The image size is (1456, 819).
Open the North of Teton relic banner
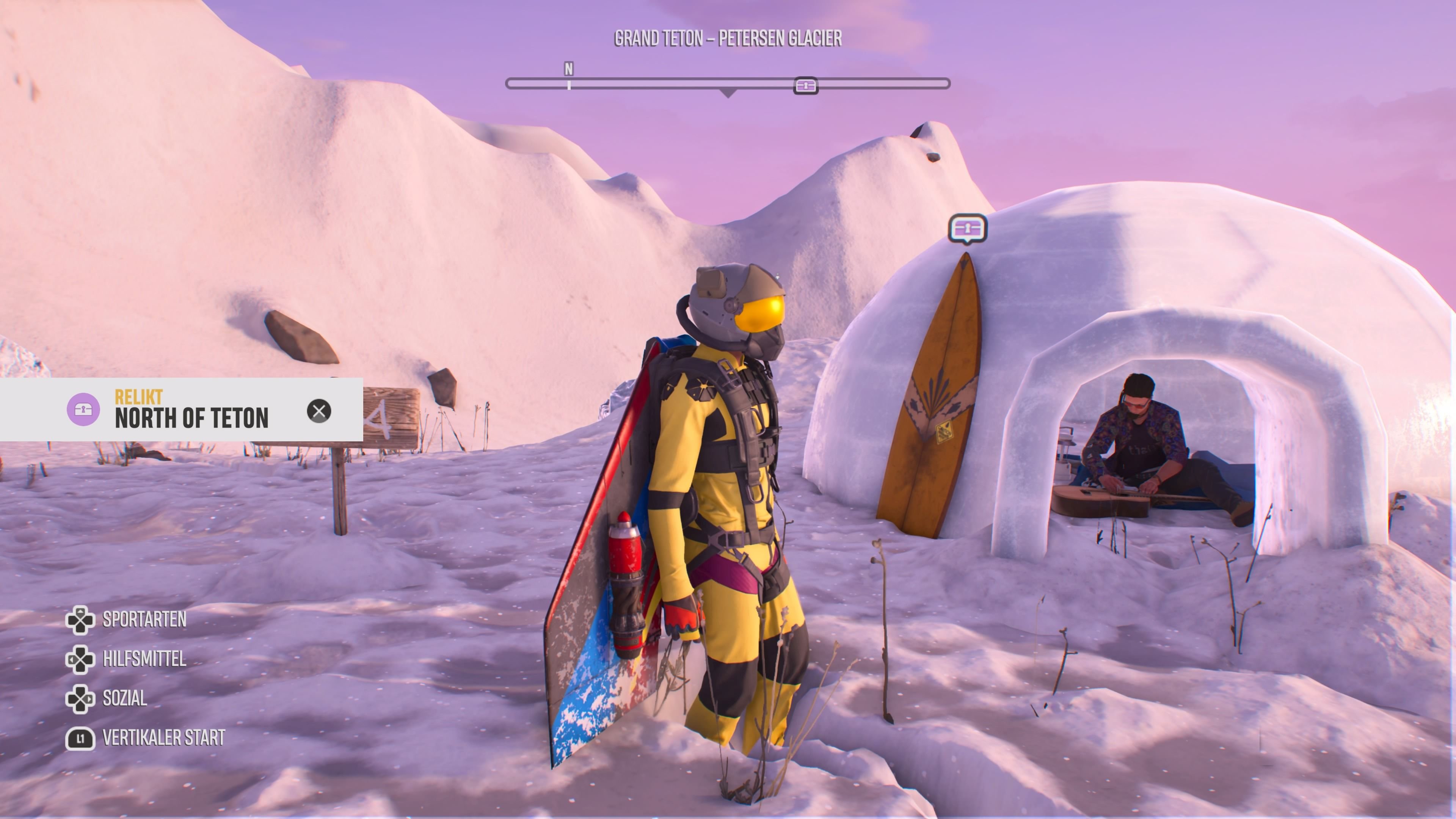[x=191, y=417]
